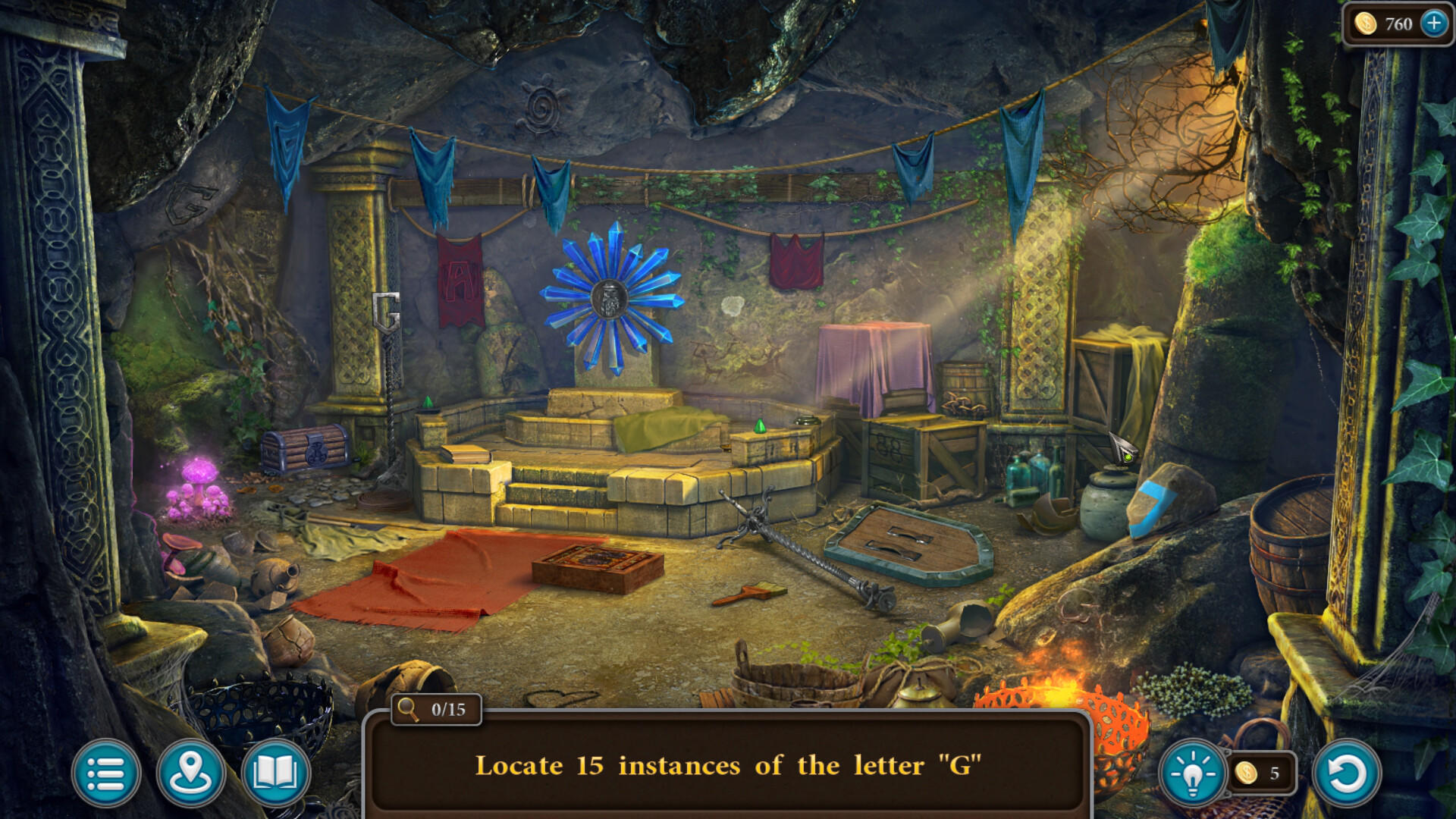
Task: Click the objective text banner at bottom
Action: 728,766
